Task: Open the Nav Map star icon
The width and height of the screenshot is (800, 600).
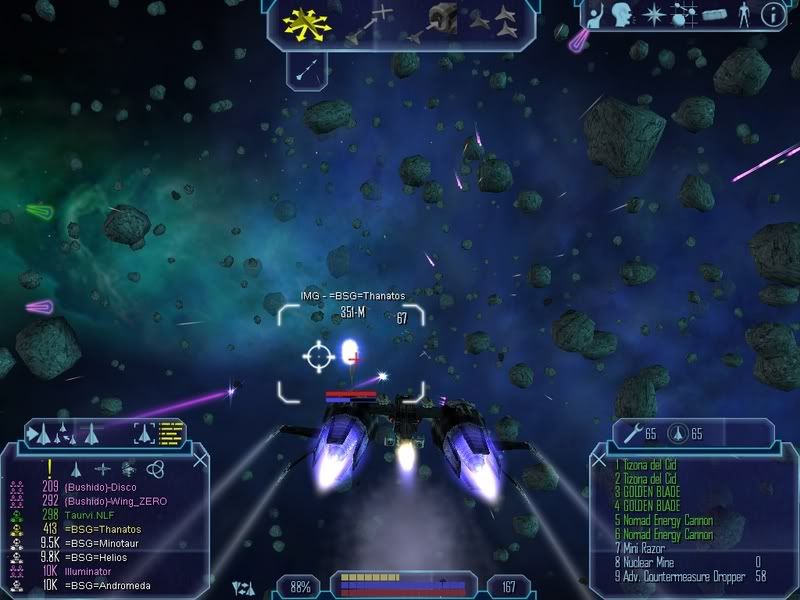Action: (655, 15)
